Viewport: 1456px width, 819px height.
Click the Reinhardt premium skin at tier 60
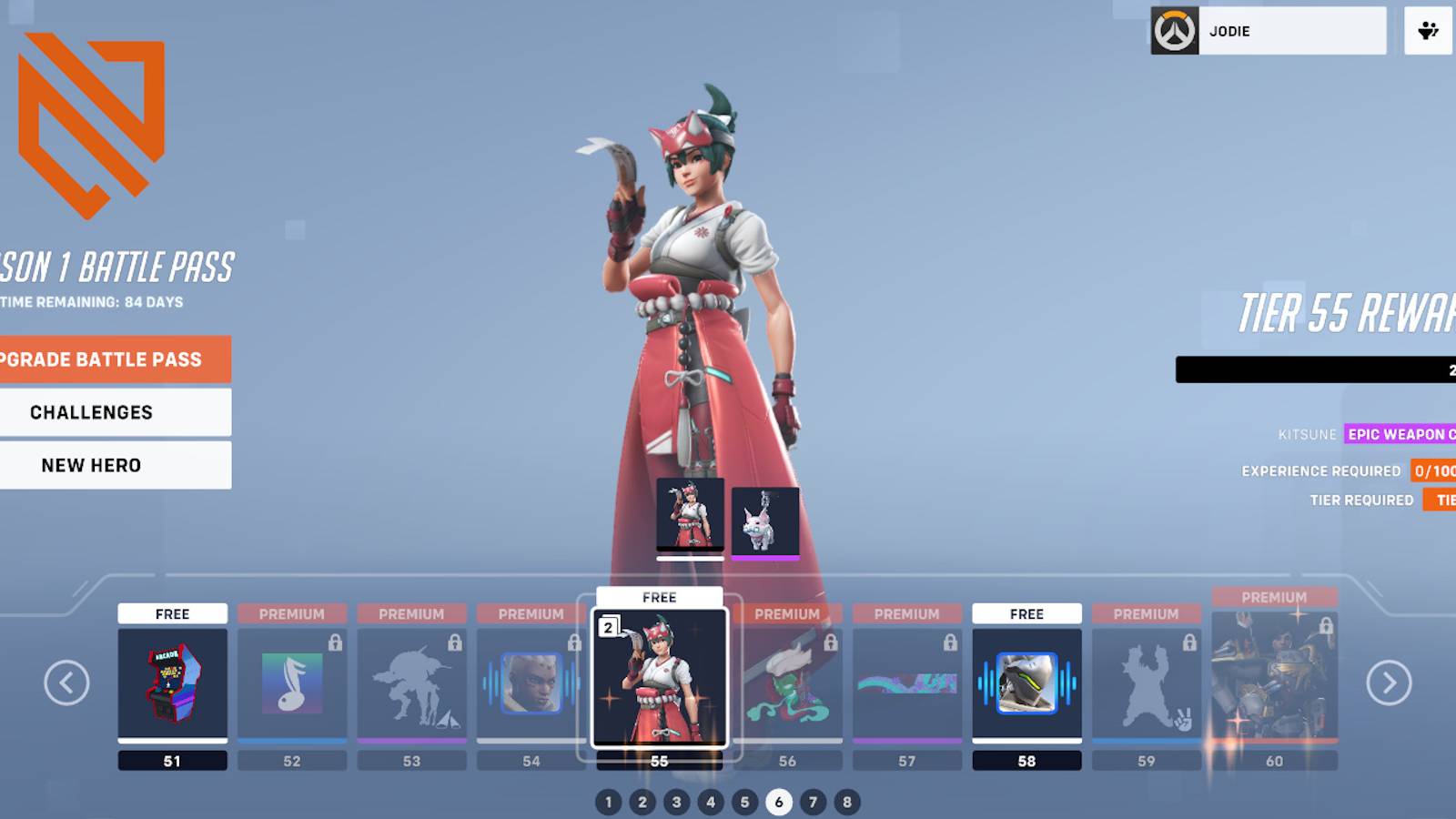pos(1274,682)
